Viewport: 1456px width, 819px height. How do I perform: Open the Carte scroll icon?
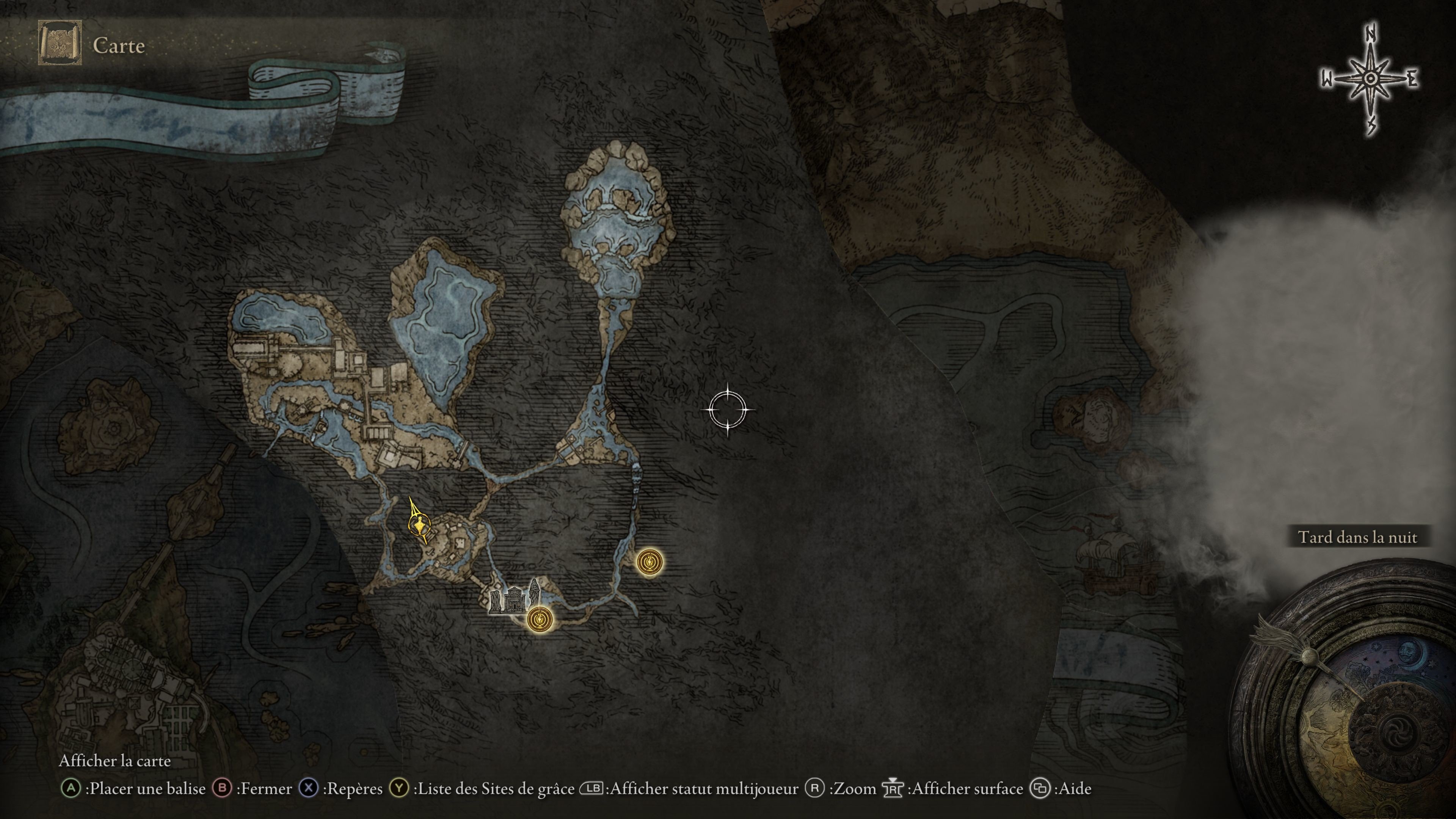coord(60,44)
